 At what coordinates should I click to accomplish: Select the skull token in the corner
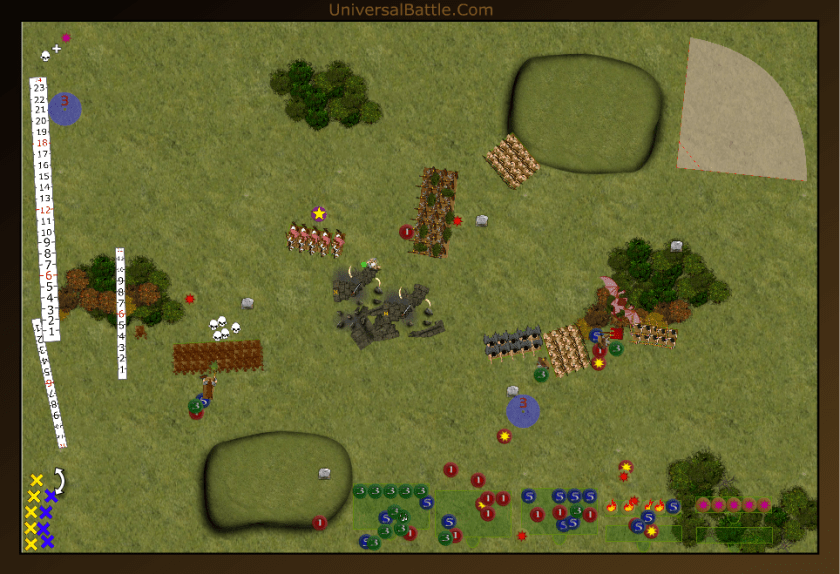45,53
